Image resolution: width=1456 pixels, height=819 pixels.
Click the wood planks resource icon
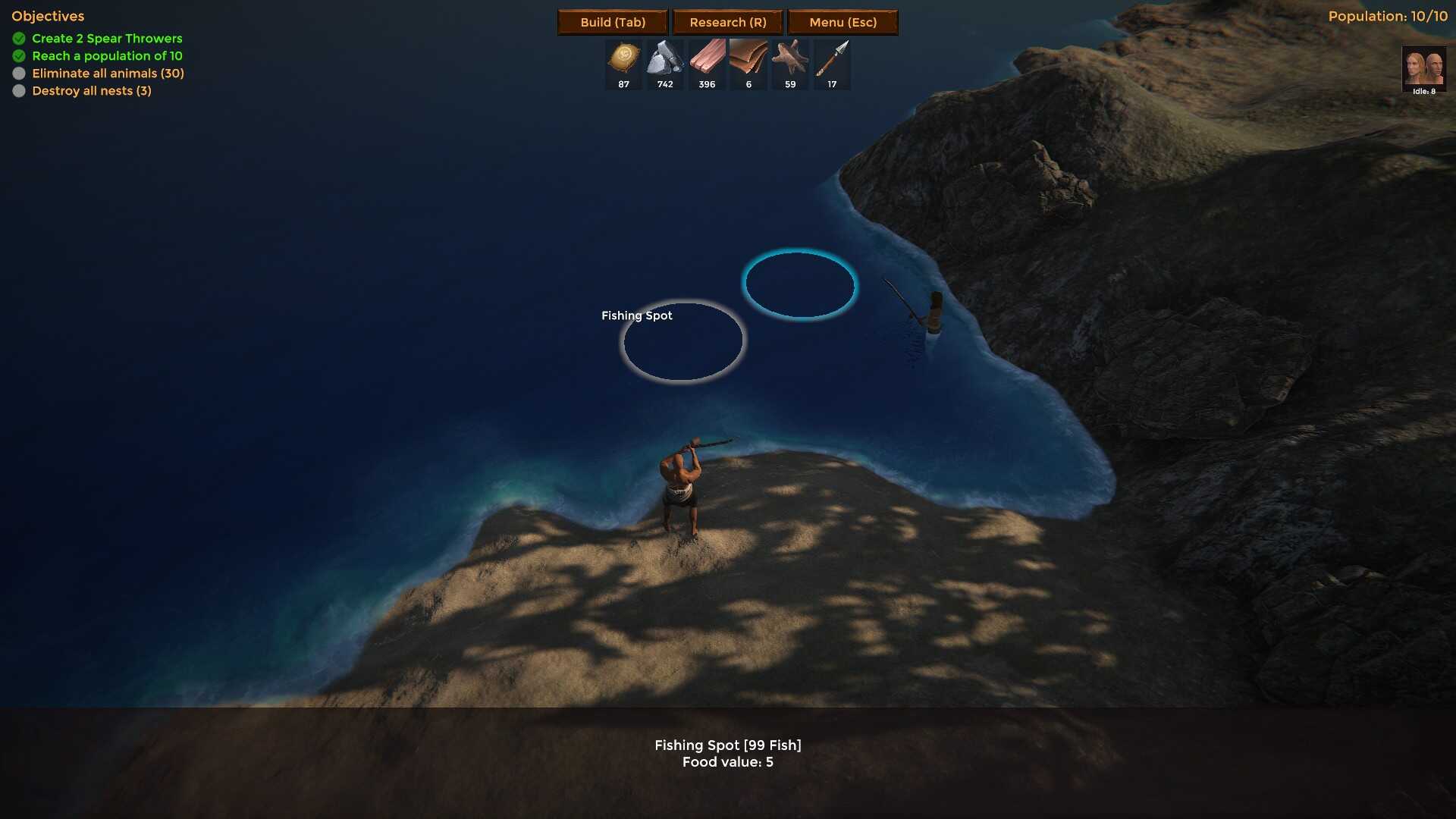pyautogui.click(x=707, y=59)
